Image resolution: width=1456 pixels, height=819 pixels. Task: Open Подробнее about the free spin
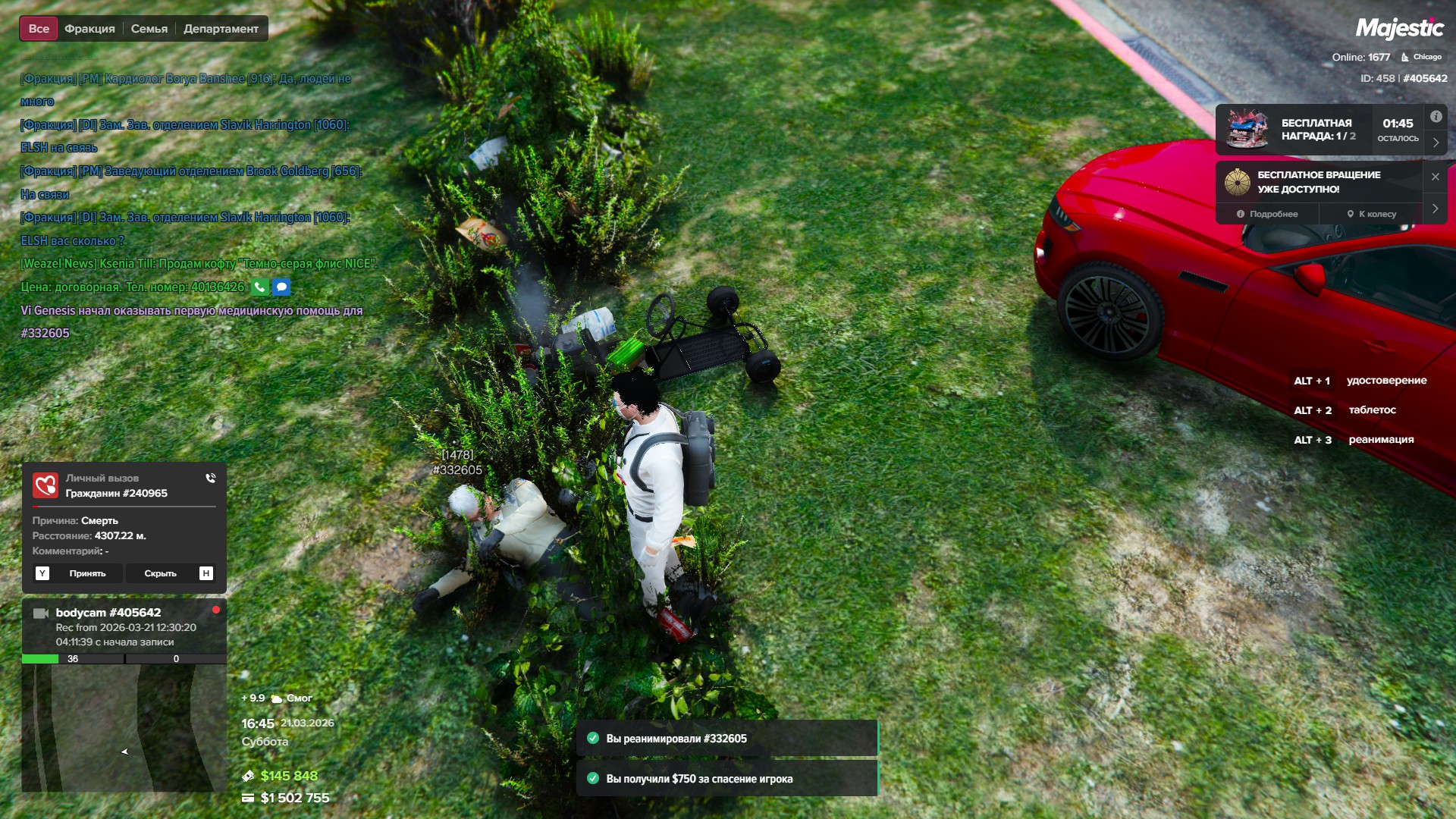coord(1267,214)
